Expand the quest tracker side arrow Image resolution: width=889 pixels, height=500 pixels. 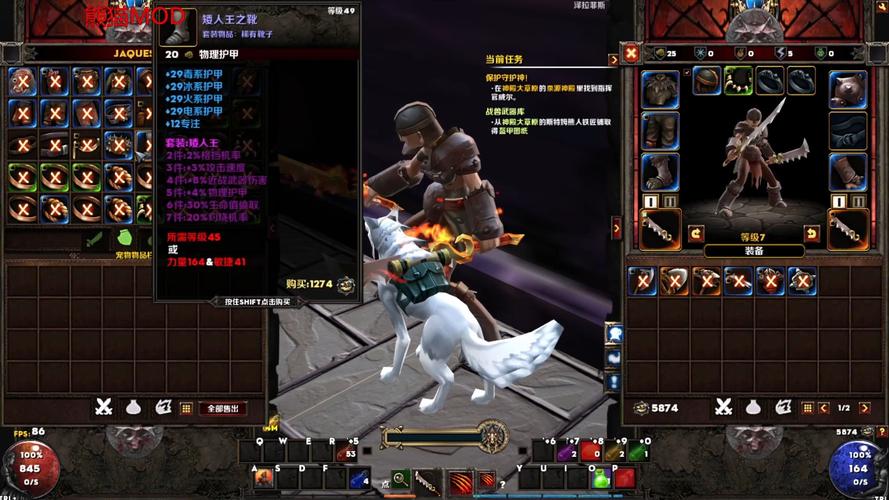coord(616,228)
